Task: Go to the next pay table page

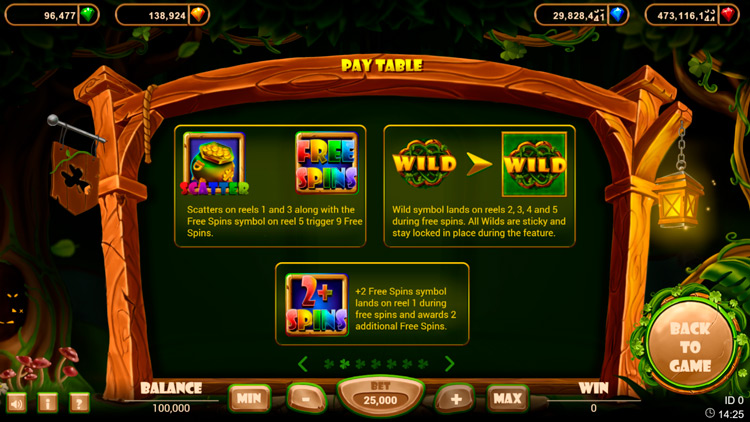Action: 449,364
